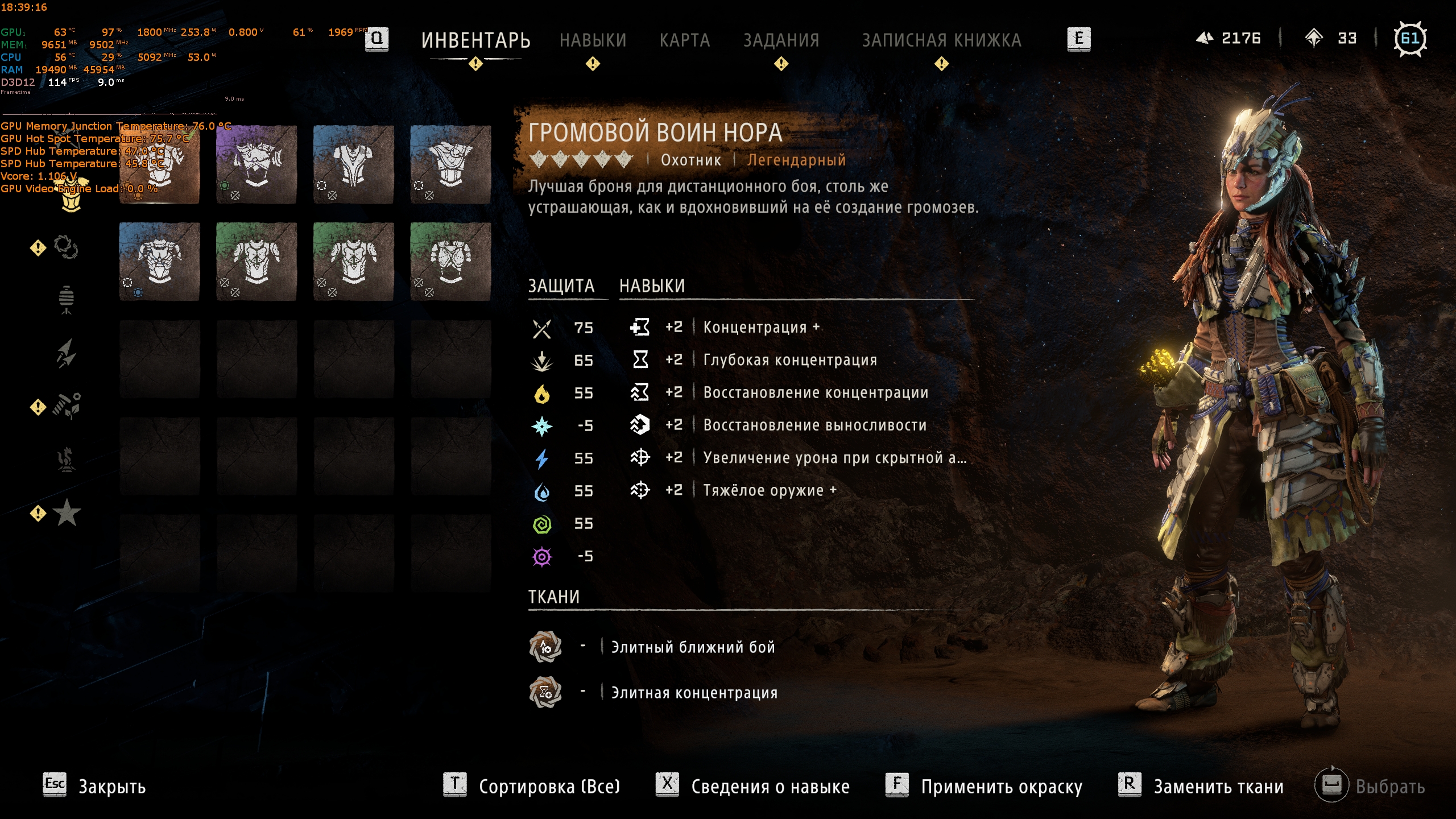
Task: Select the orange legendary outfit slot
Action: pos(159,165)
